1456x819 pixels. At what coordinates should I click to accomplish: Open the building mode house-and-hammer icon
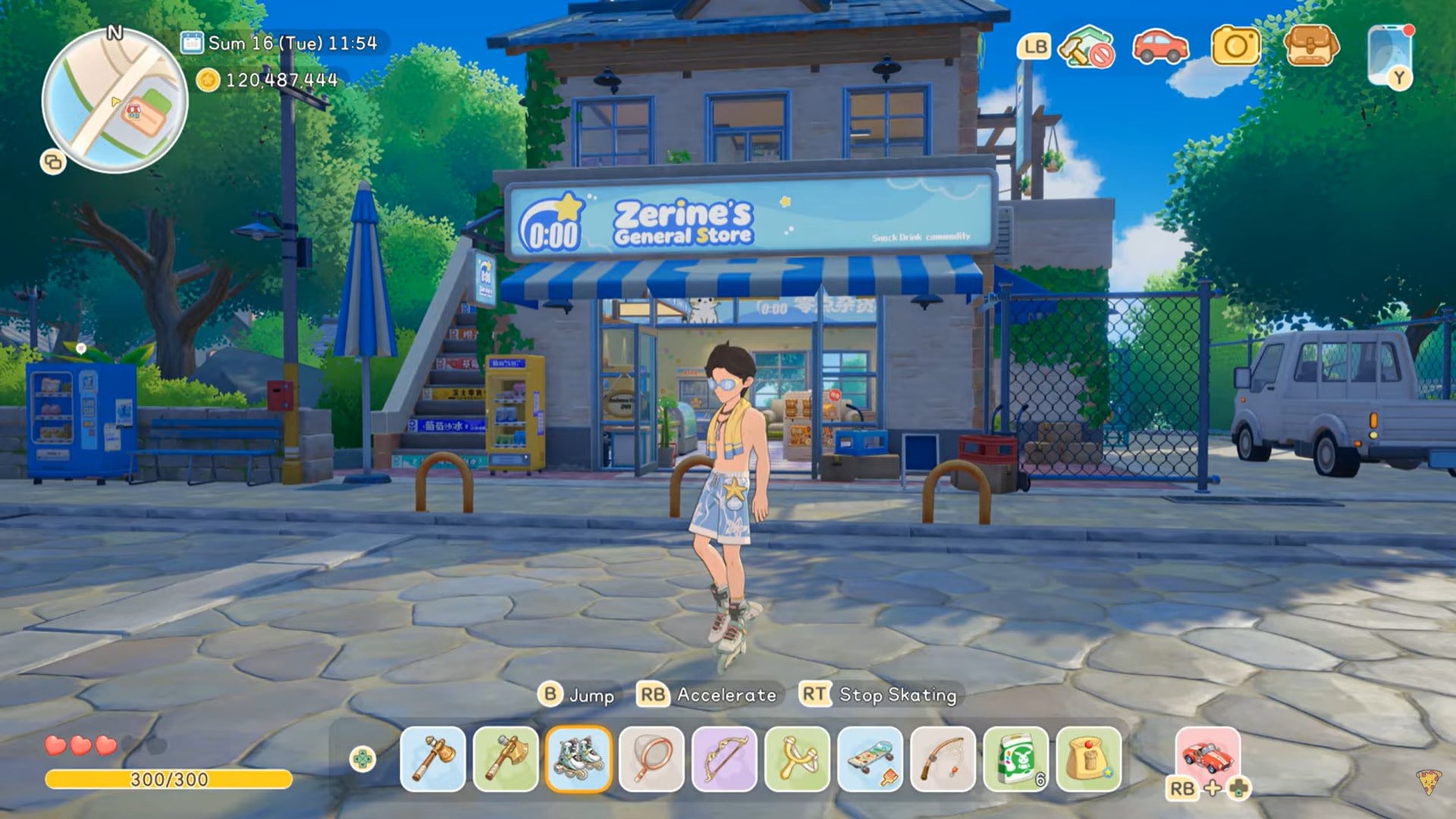point(1086,48)
